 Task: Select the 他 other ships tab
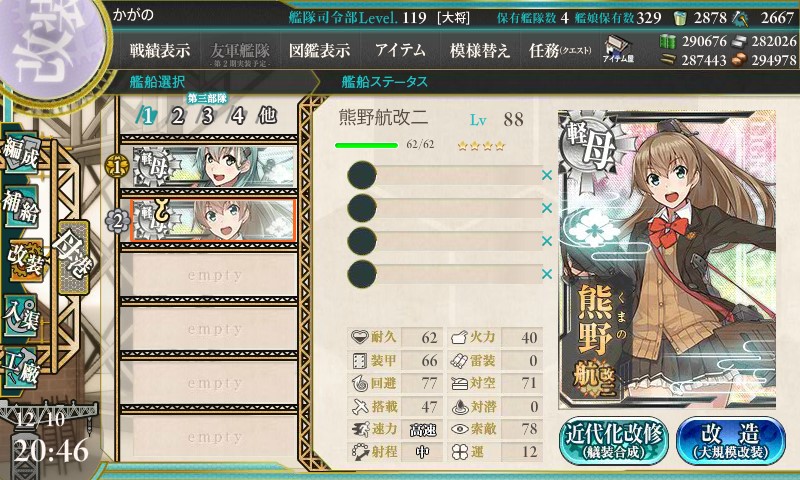coord(267,114)
